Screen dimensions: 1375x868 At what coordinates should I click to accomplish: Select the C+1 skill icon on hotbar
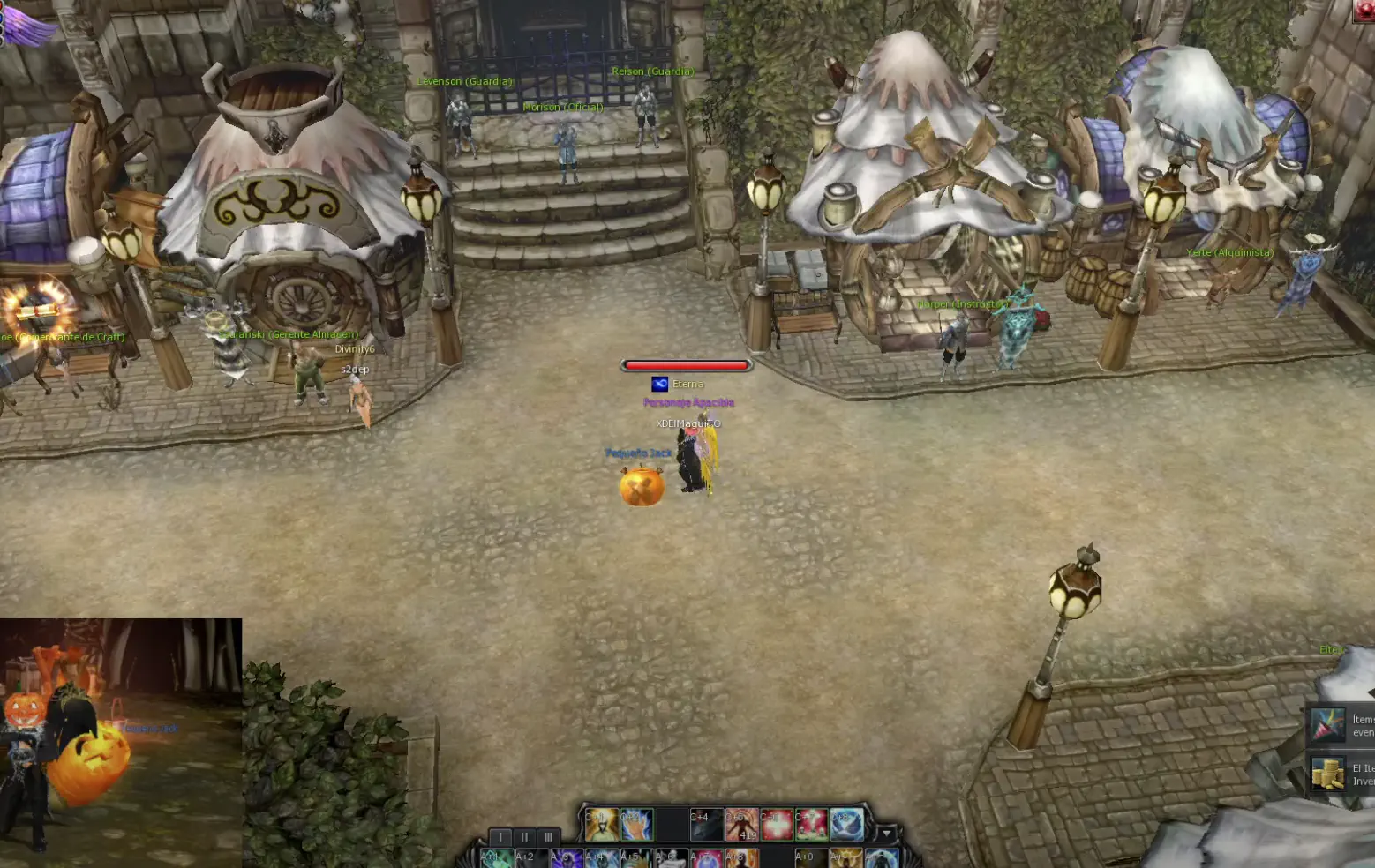click(602, 823)
